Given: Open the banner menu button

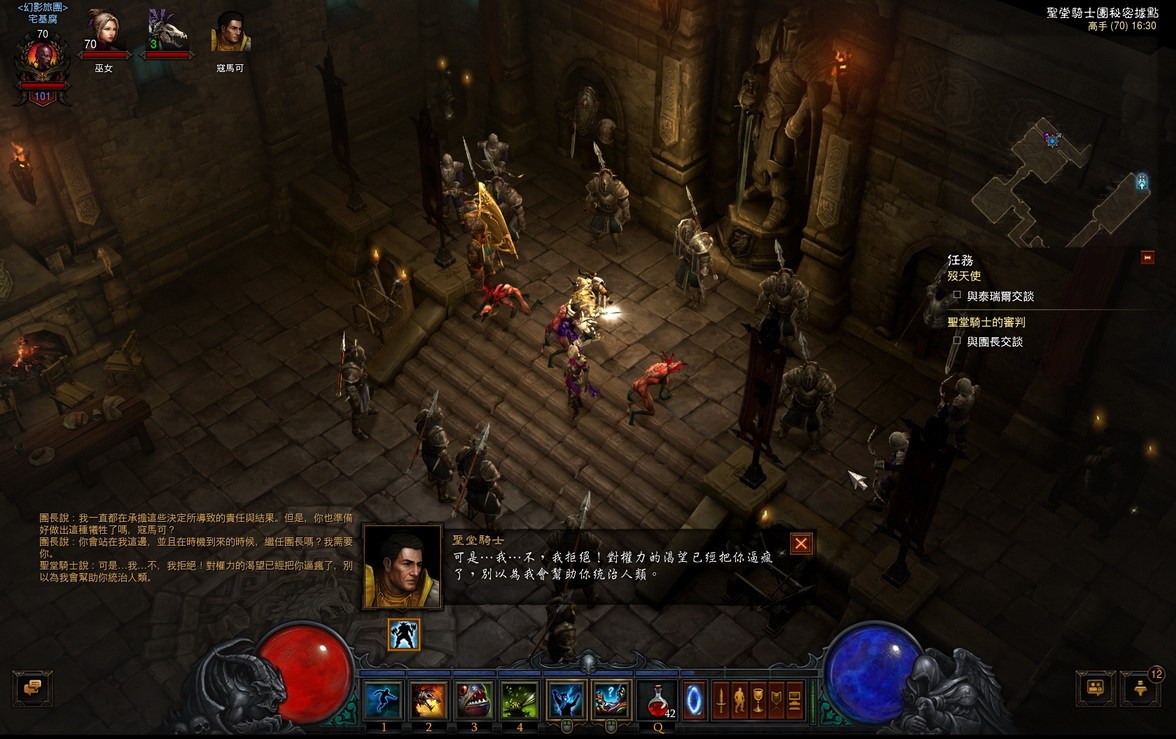Looking at the screenshot, I should (777, 699).
